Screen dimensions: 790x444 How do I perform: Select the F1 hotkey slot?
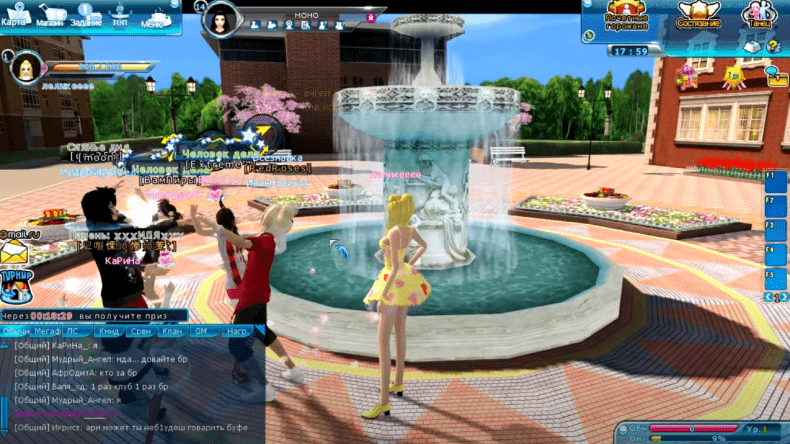pyautogui.click(x=777, y=182)
